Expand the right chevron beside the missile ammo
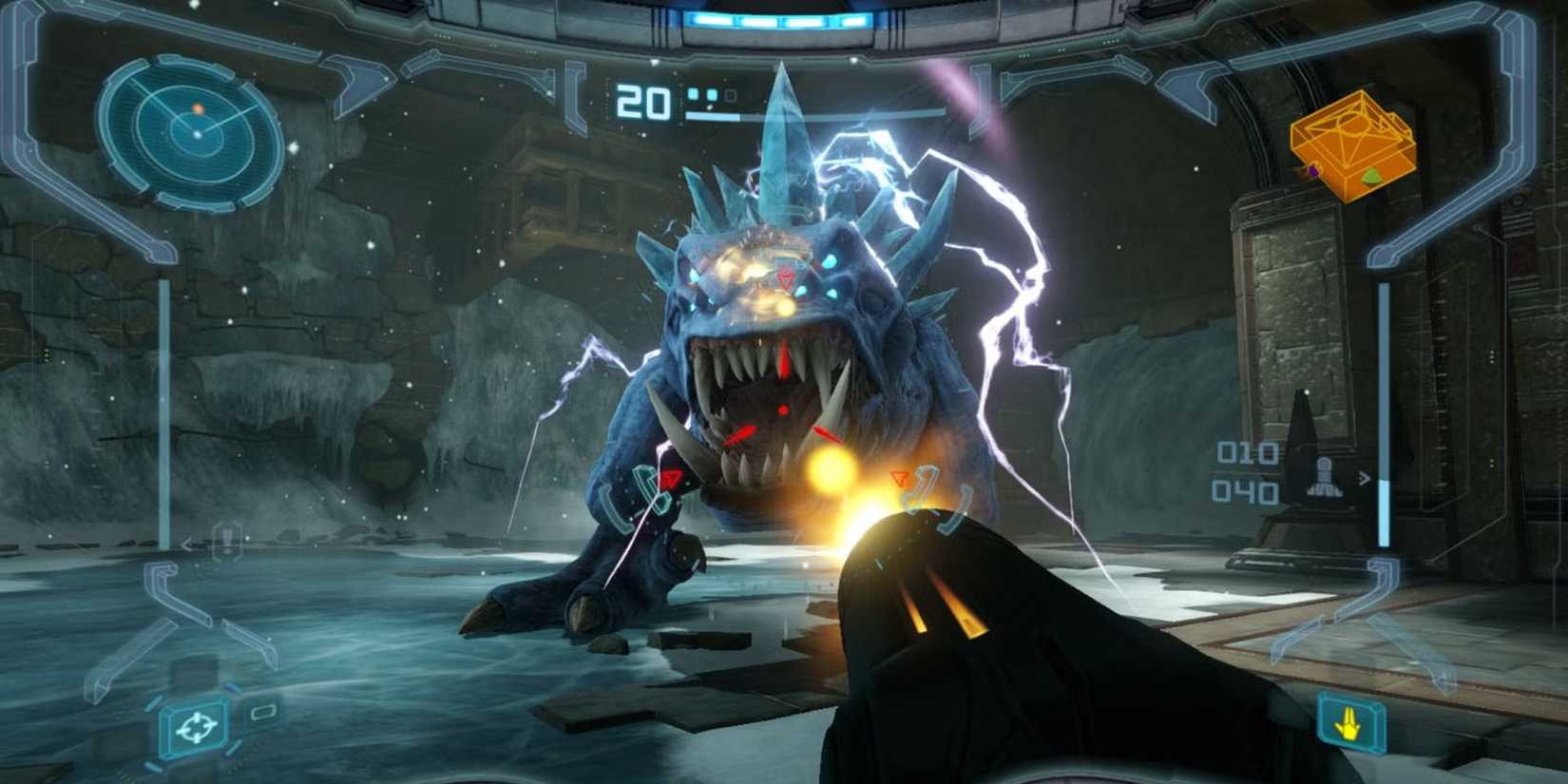The width and height of the screenshot is (1568, 784). click(1365, 478)
